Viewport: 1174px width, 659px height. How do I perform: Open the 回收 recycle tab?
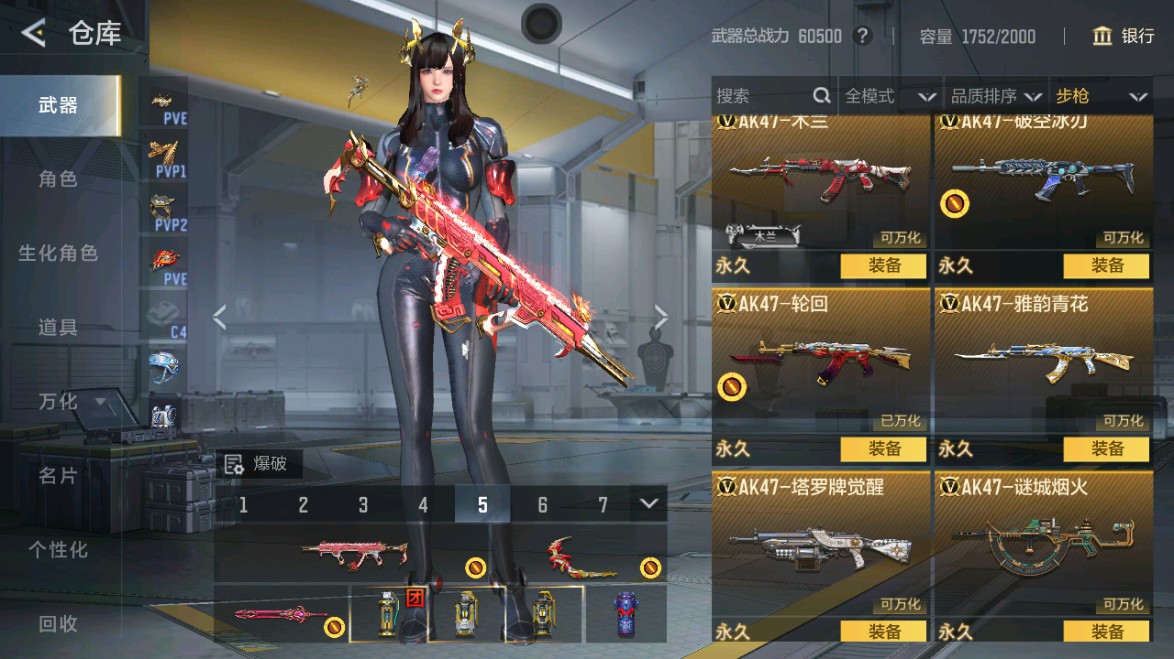point(58,623)
